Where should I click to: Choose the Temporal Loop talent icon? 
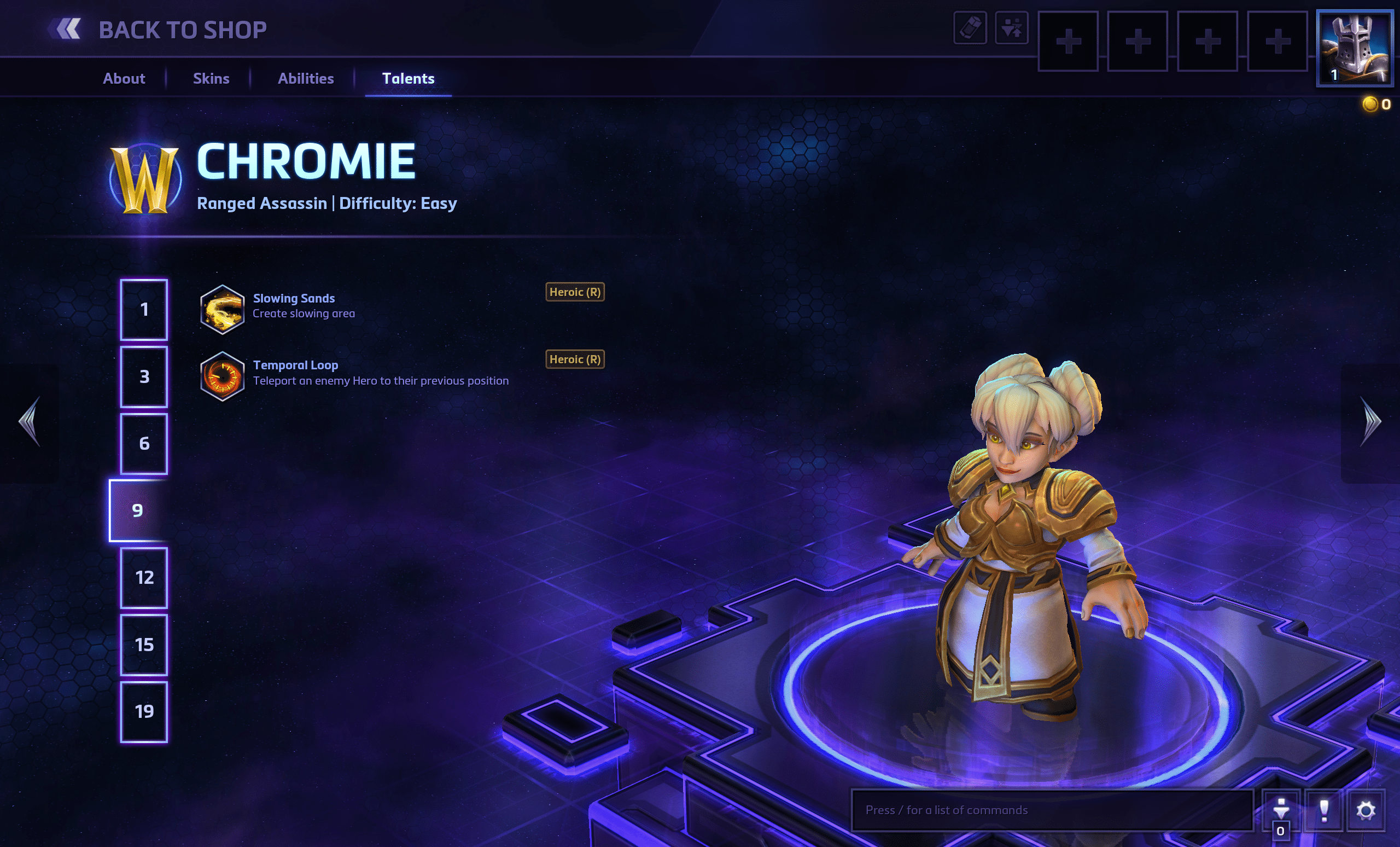coord(222,377)
